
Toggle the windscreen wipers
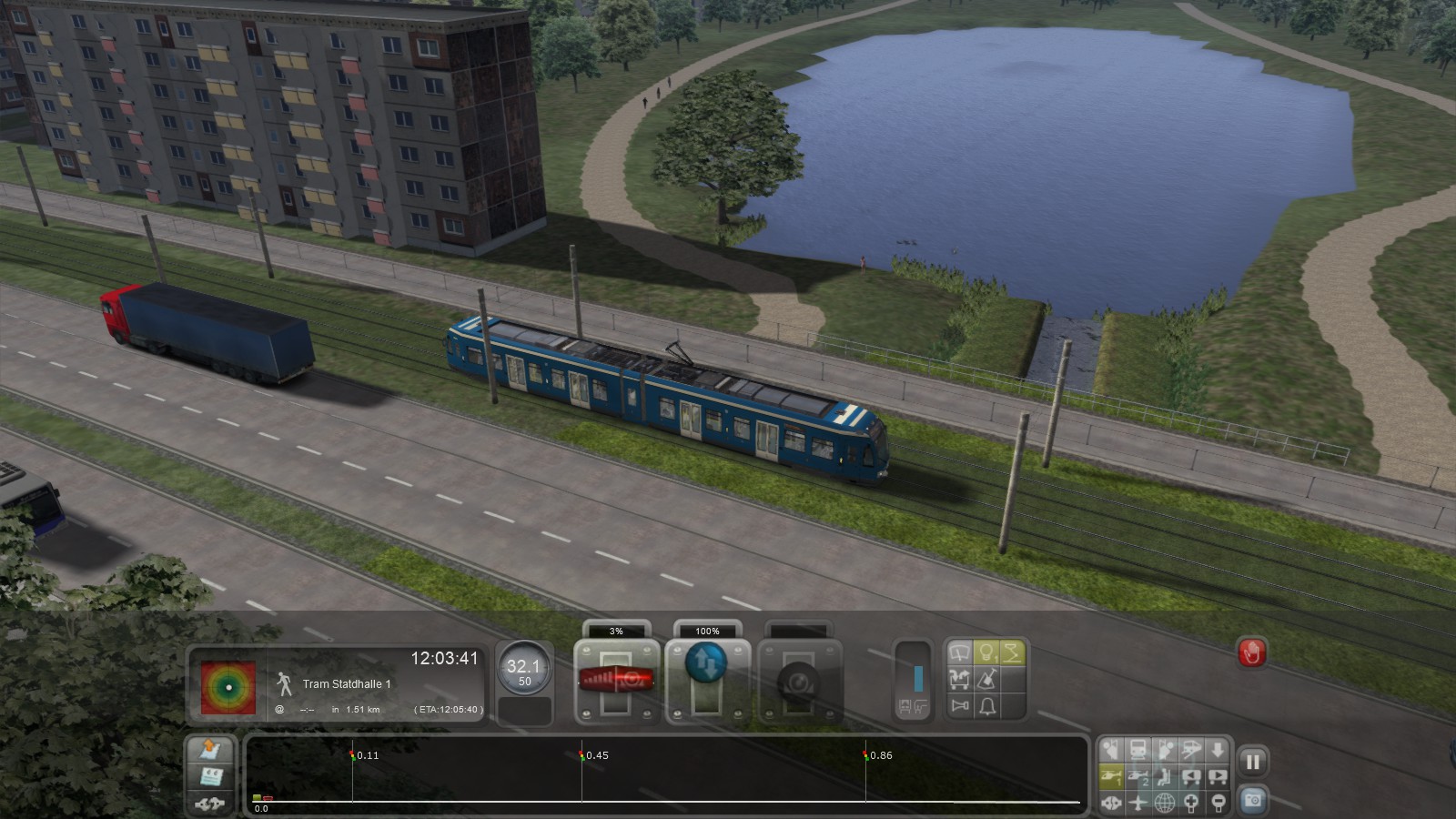coord(959,652)
